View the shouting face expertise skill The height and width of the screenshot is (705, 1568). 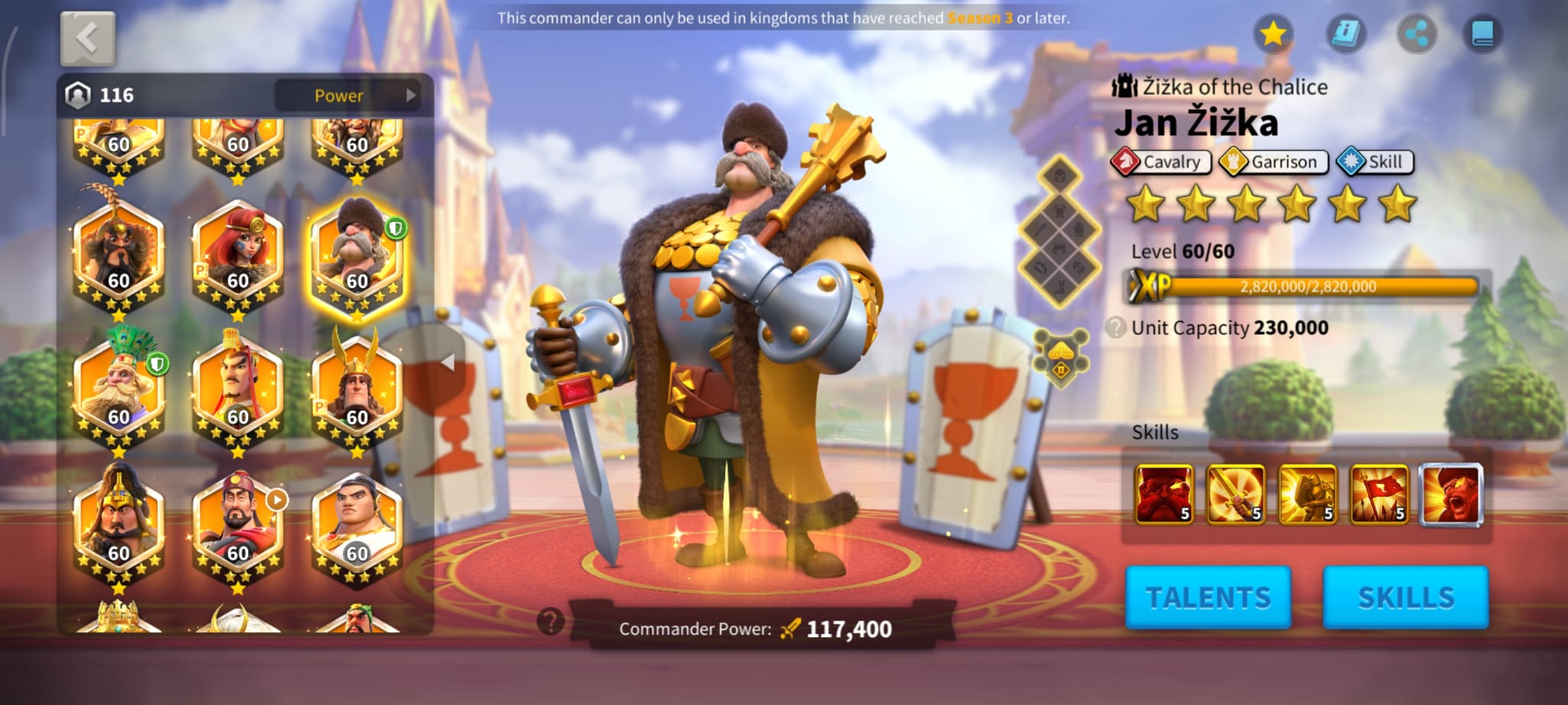[x=1451, y=494]
